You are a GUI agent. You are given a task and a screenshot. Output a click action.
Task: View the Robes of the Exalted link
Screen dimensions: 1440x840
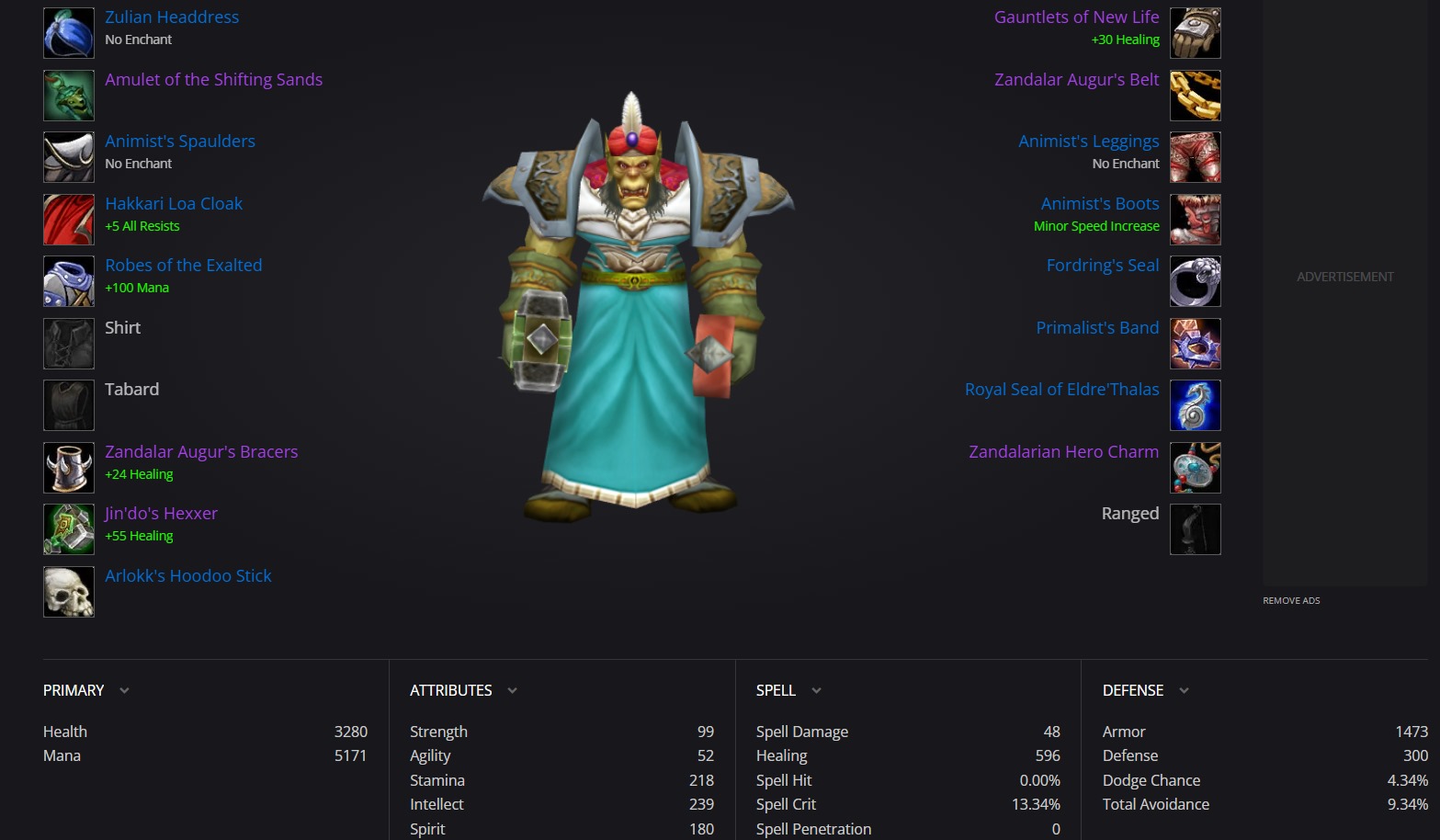(x=184, y=266)
